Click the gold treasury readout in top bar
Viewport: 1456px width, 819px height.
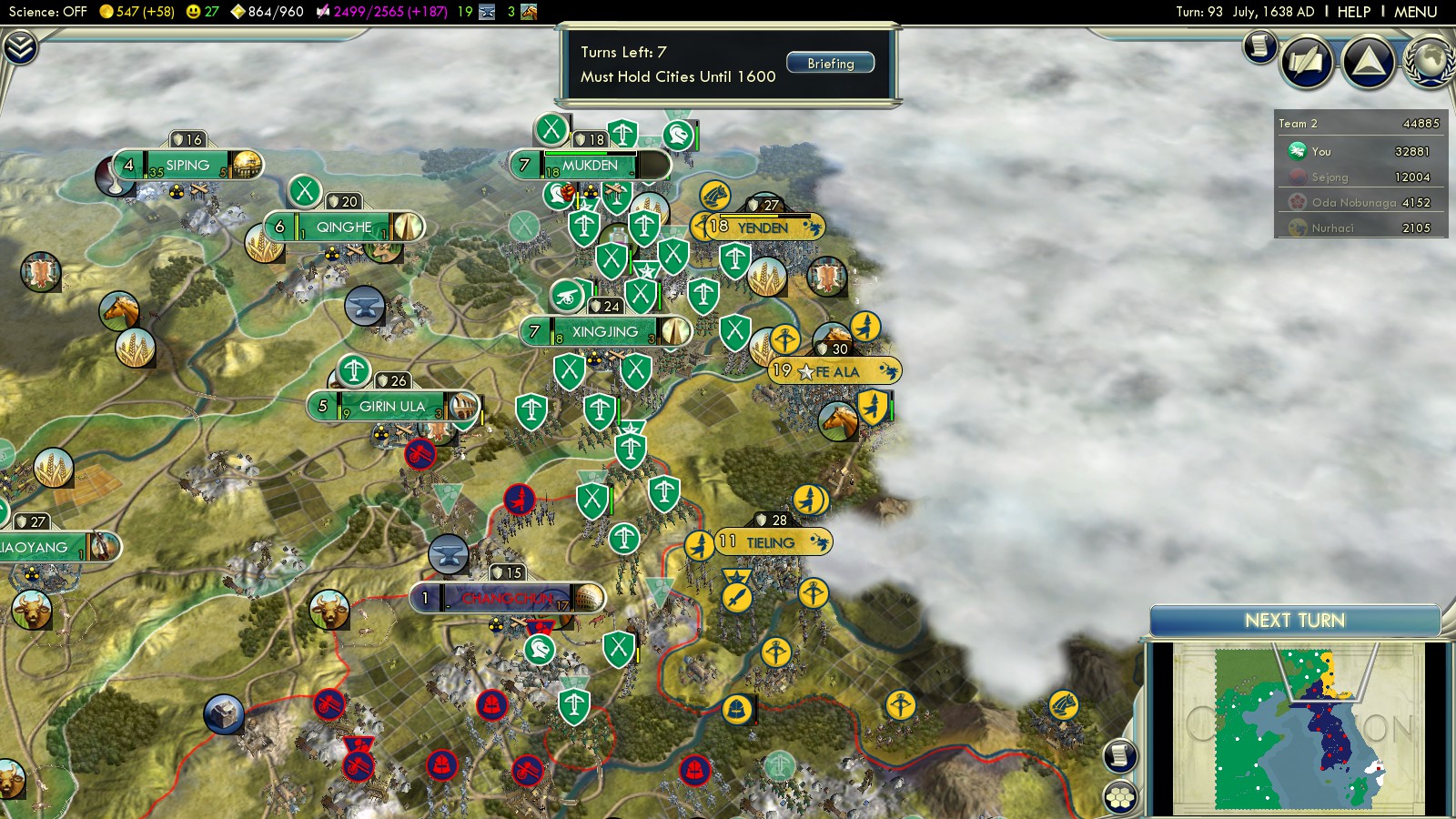[x=136, y=12]
